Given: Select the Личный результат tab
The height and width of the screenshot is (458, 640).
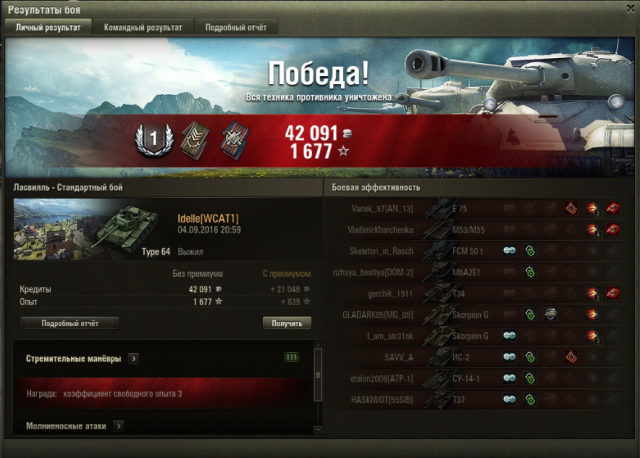Looking at the screenshot, I should coord(50,28).
